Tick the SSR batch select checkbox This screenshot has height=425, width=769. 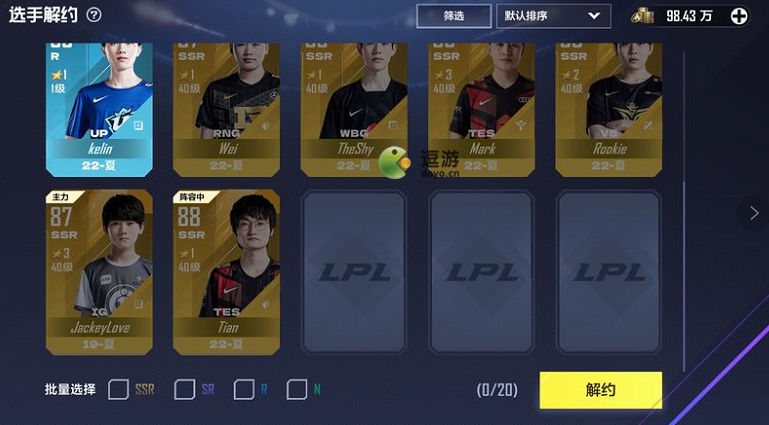click(x=118, y=389)
